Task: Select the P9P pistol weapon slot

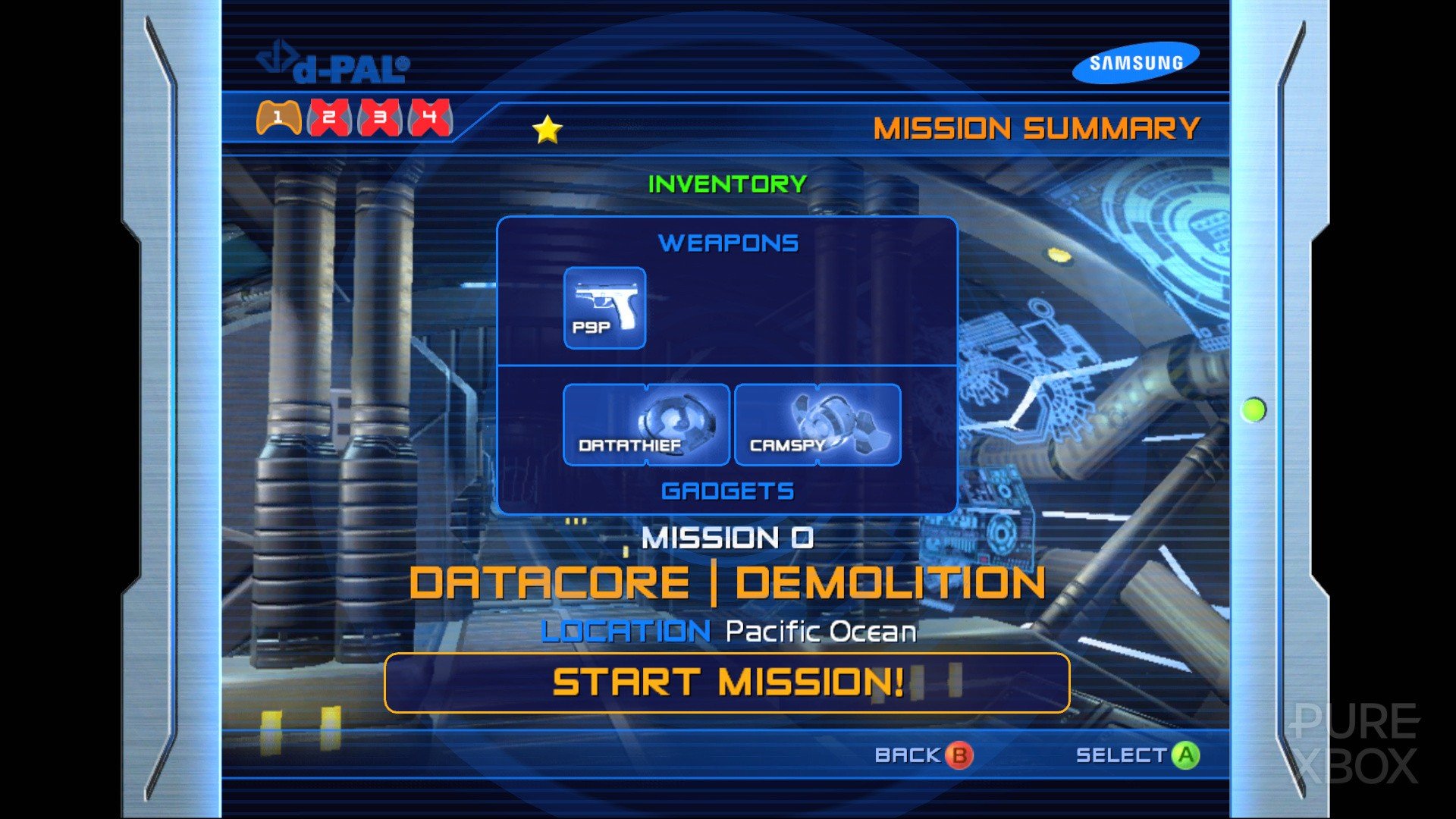Action: (604, 308)
